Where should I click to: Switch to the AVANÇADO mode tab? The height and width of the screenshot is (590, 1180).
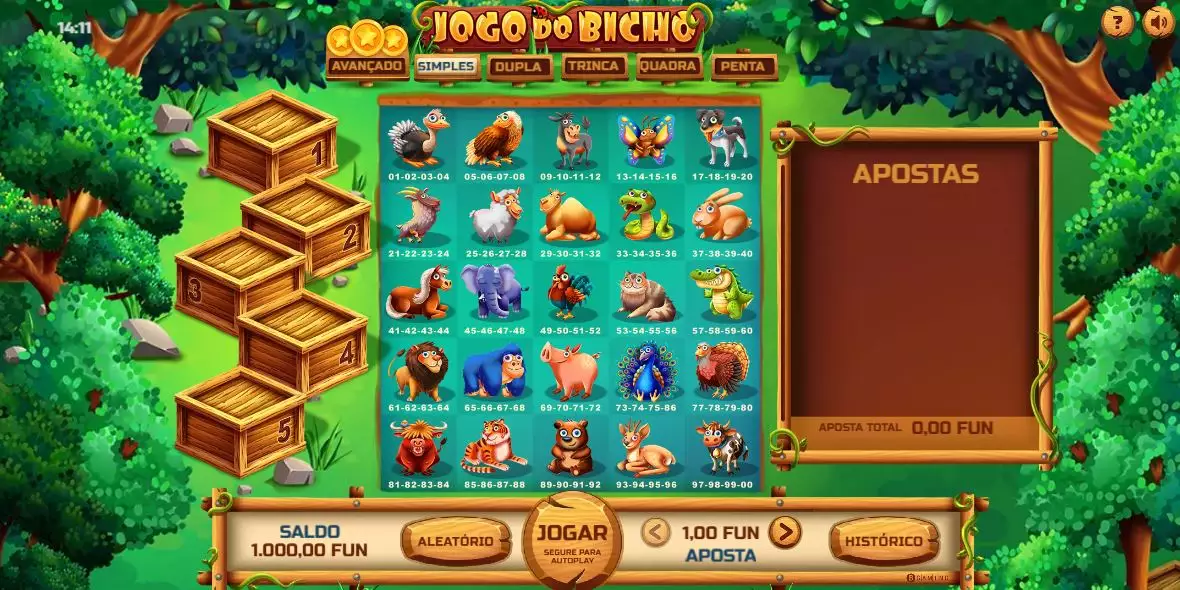tap(367, 66)
